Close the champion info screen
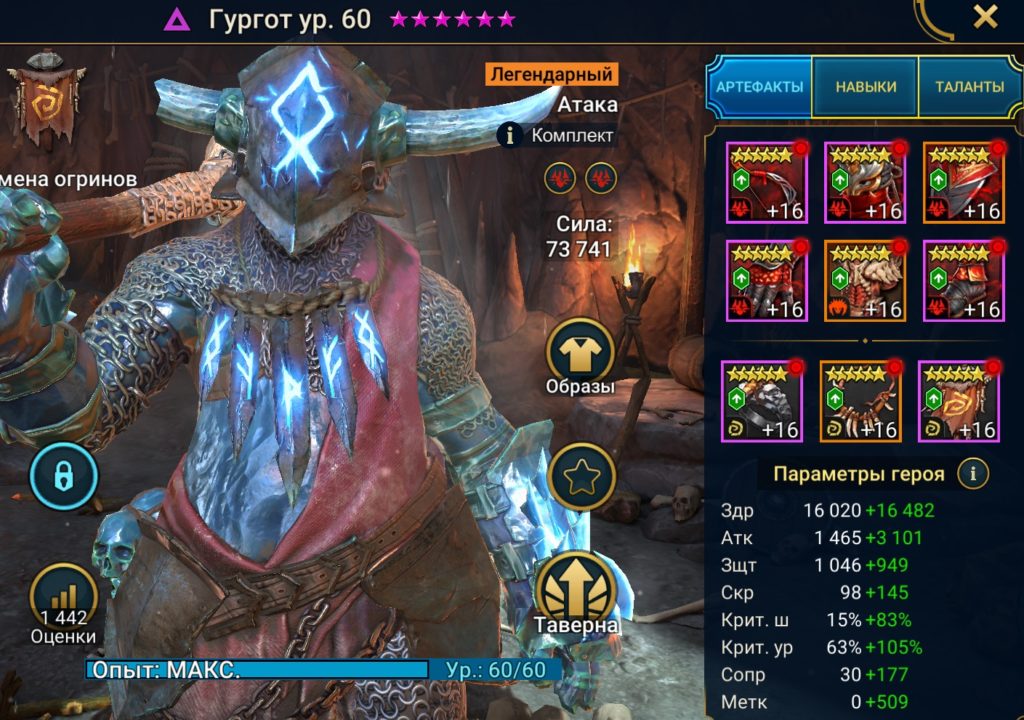Image resolution: width=1024 pixels, height=720 pixels. 985,17
